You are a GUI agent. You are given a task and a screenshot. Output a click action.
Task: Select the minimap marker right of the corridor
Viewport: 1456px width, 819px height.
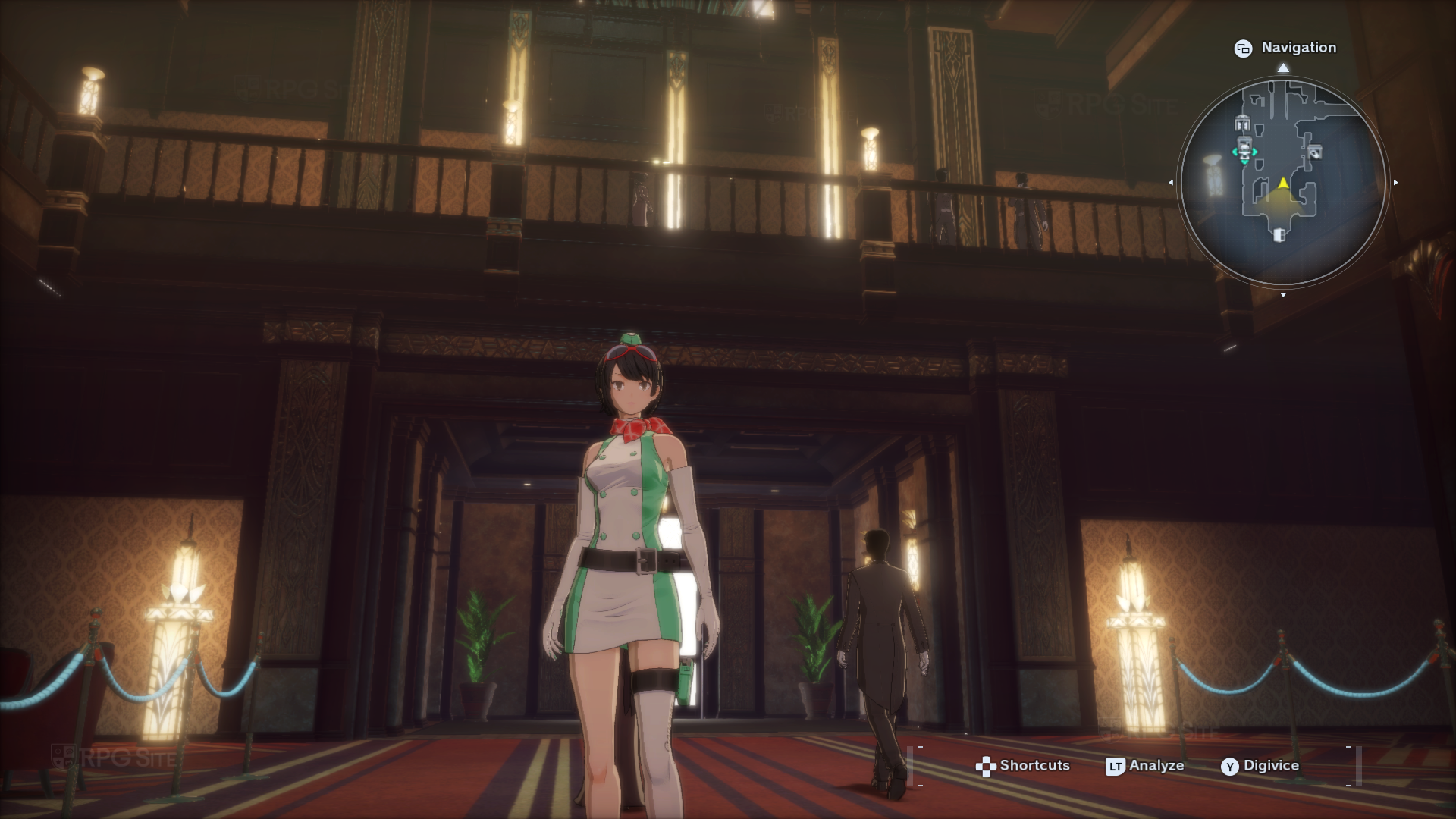click(1315, 152)
